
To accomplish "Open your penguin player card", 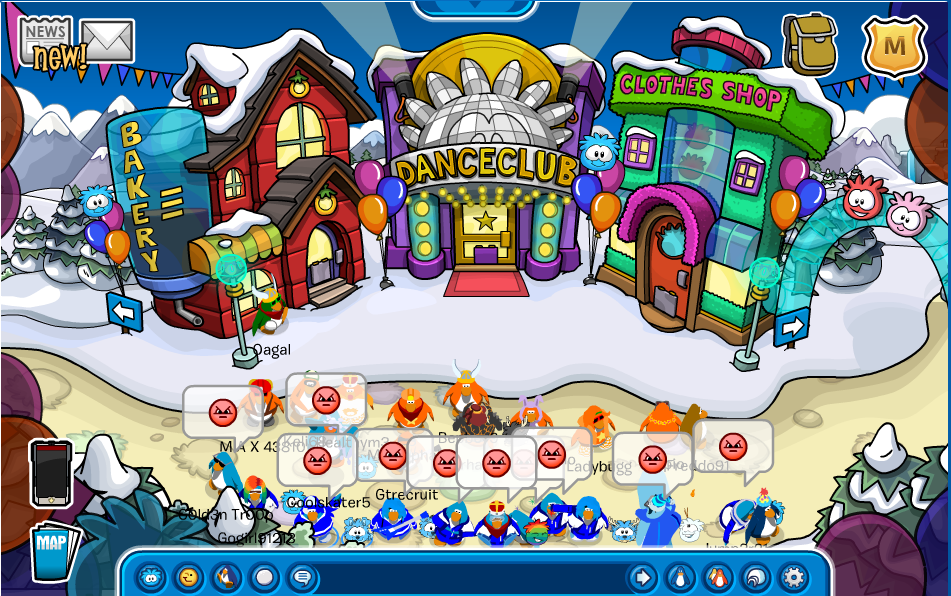I will pyautogui.click(x=680, y=577).
